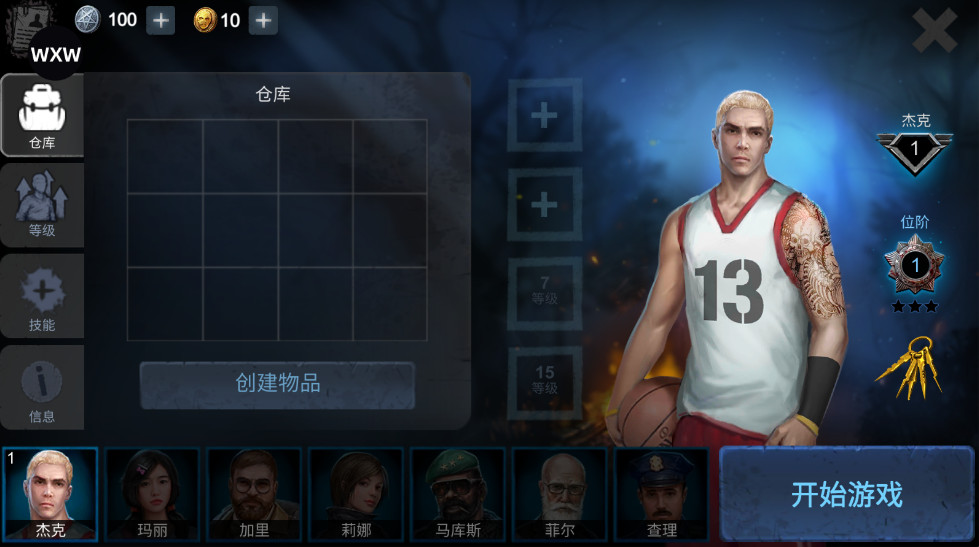979x547 pixels.
Task: Click the 创建物品 create item button
Action: (277, 384)
